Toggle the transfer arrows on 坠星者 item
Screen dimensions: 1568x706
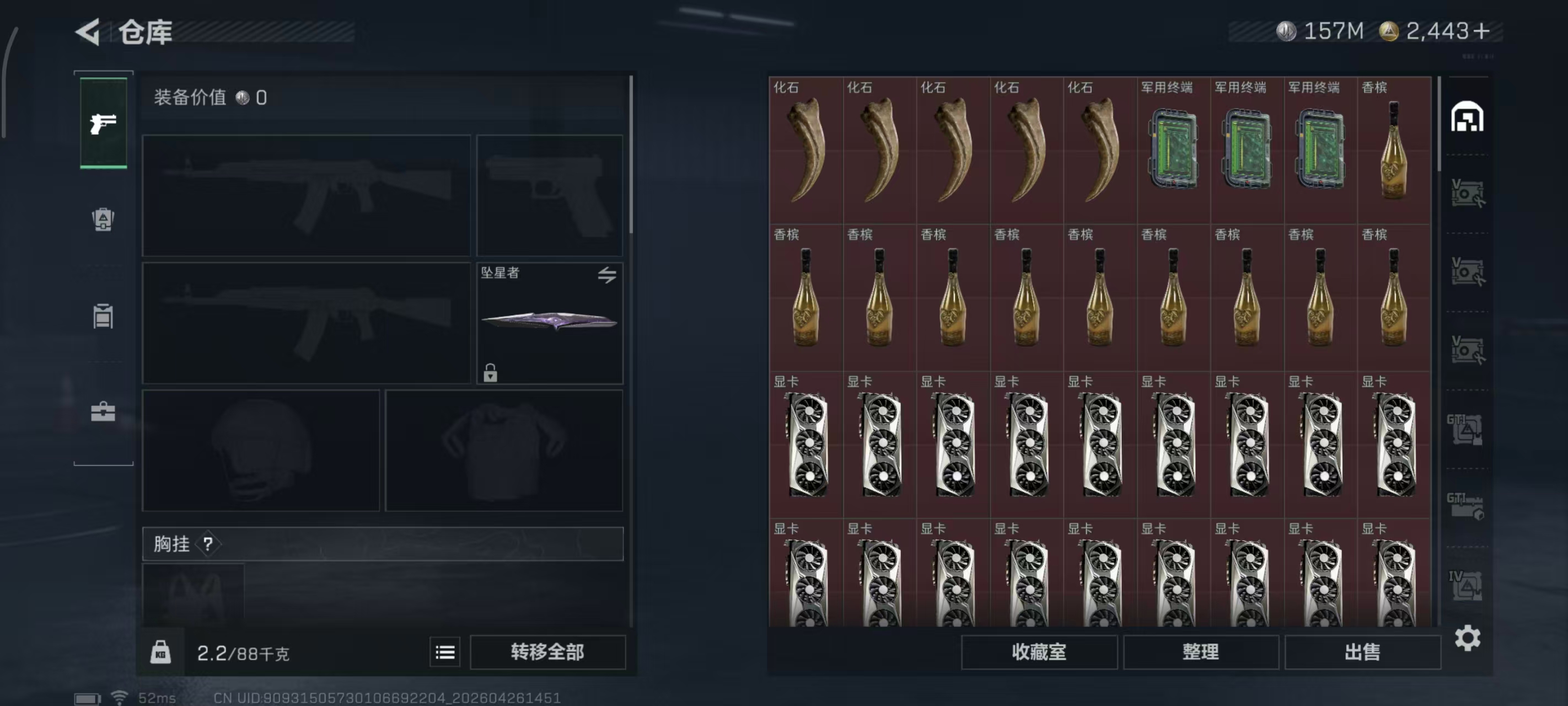pyautogui.click(x=606, y=275)
